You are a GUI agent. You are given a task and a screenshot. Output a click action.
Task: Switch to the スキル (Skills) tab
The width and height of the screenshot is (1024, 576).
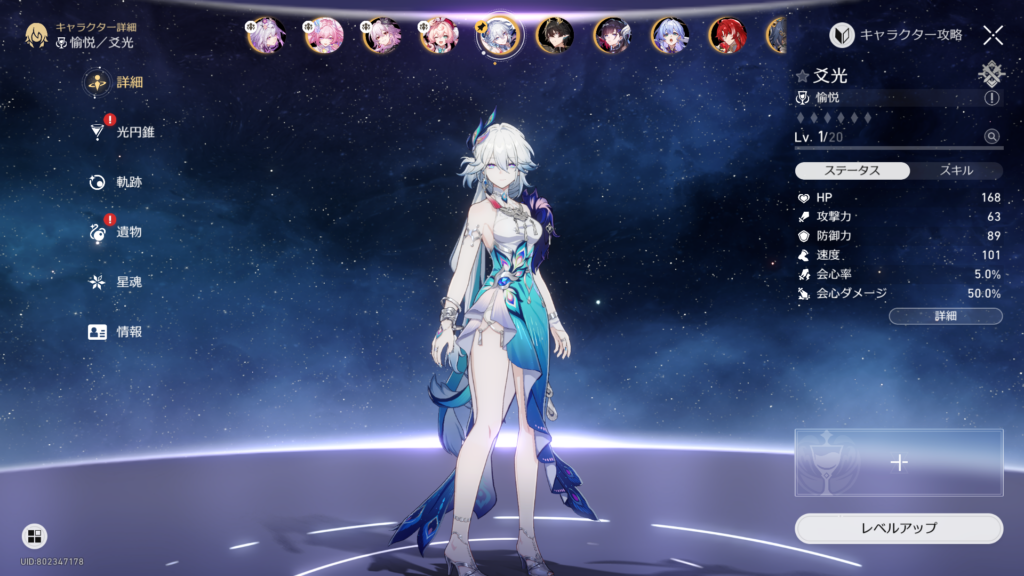pos(956,170)
